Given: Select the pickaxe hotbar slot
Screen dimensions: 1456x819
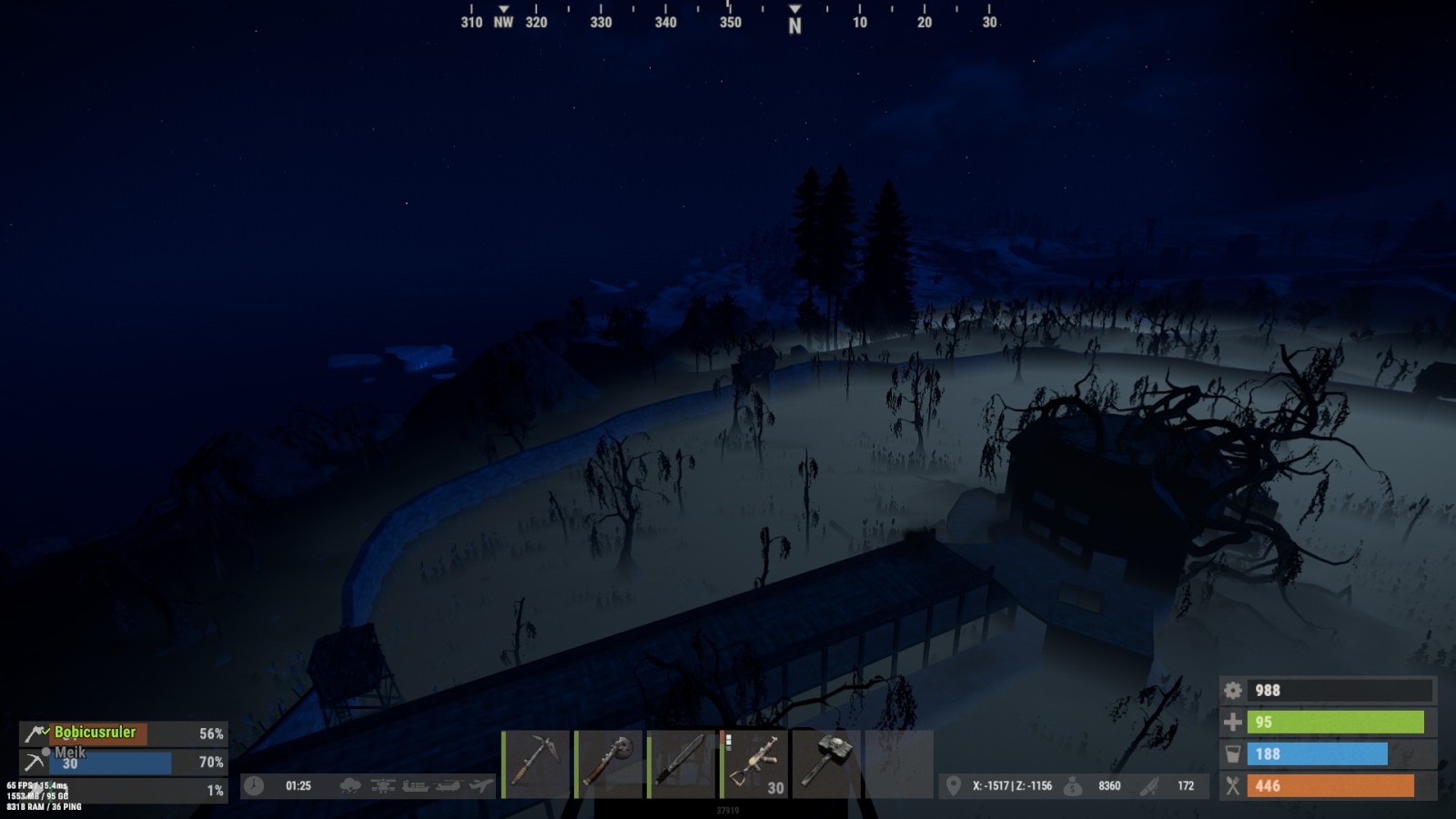Looking at the screenshot, I should pyautogui.click(x=536, y=763).
